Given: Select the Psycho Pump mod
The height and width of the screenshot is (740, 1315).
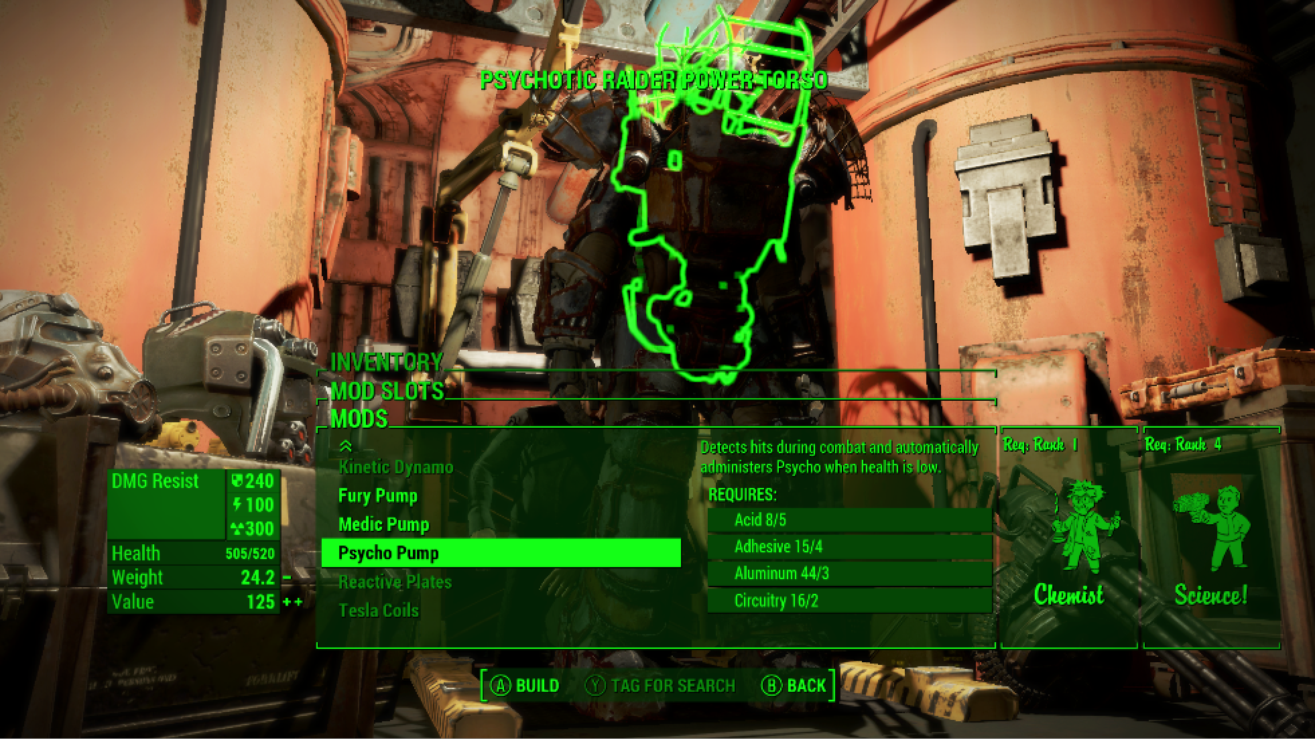Looking at the screenshot, I should [x=500, y=553].
